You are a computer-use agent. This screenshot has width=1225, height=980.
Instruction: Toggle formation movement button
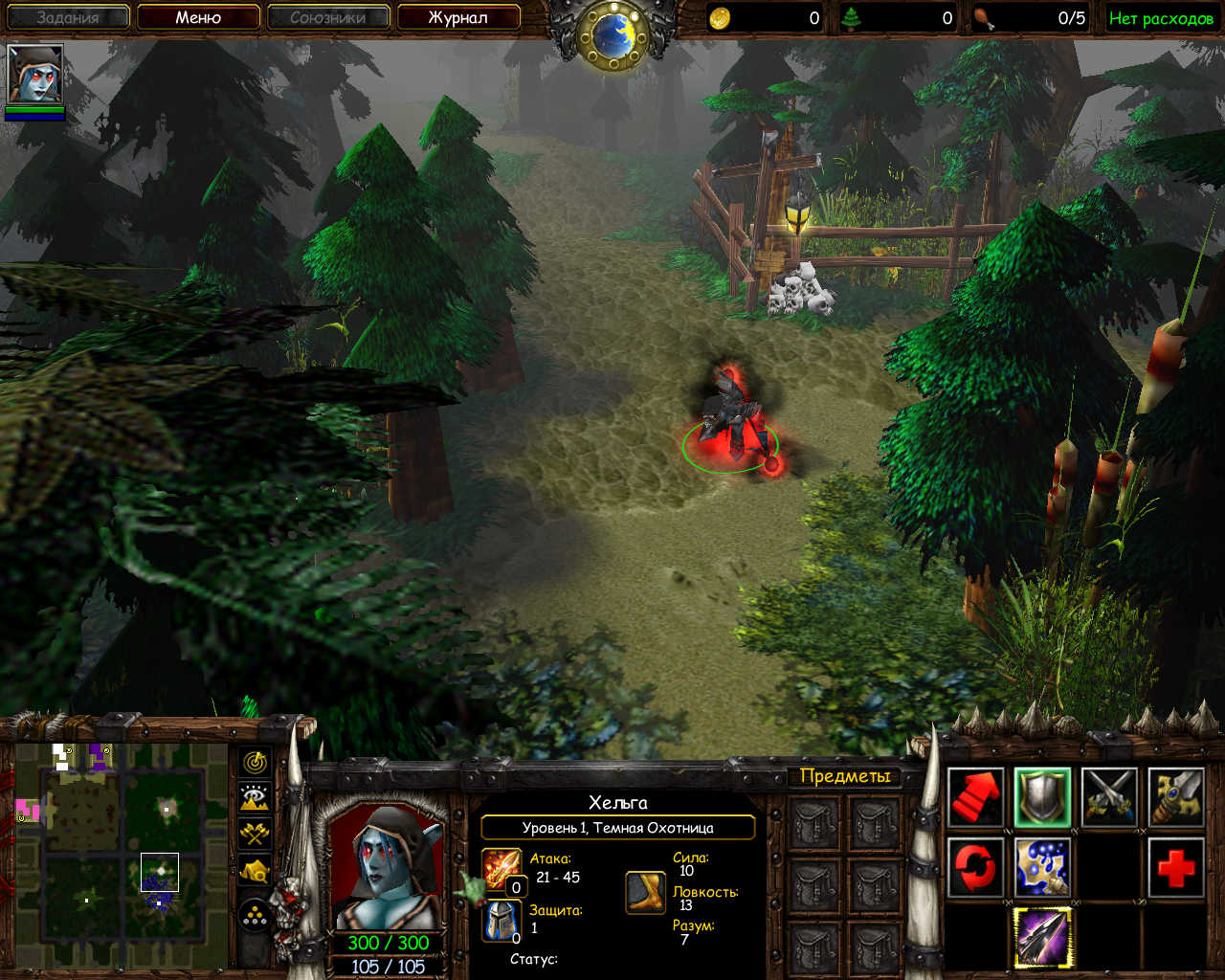pyautogui.click(x=255, y=917)
